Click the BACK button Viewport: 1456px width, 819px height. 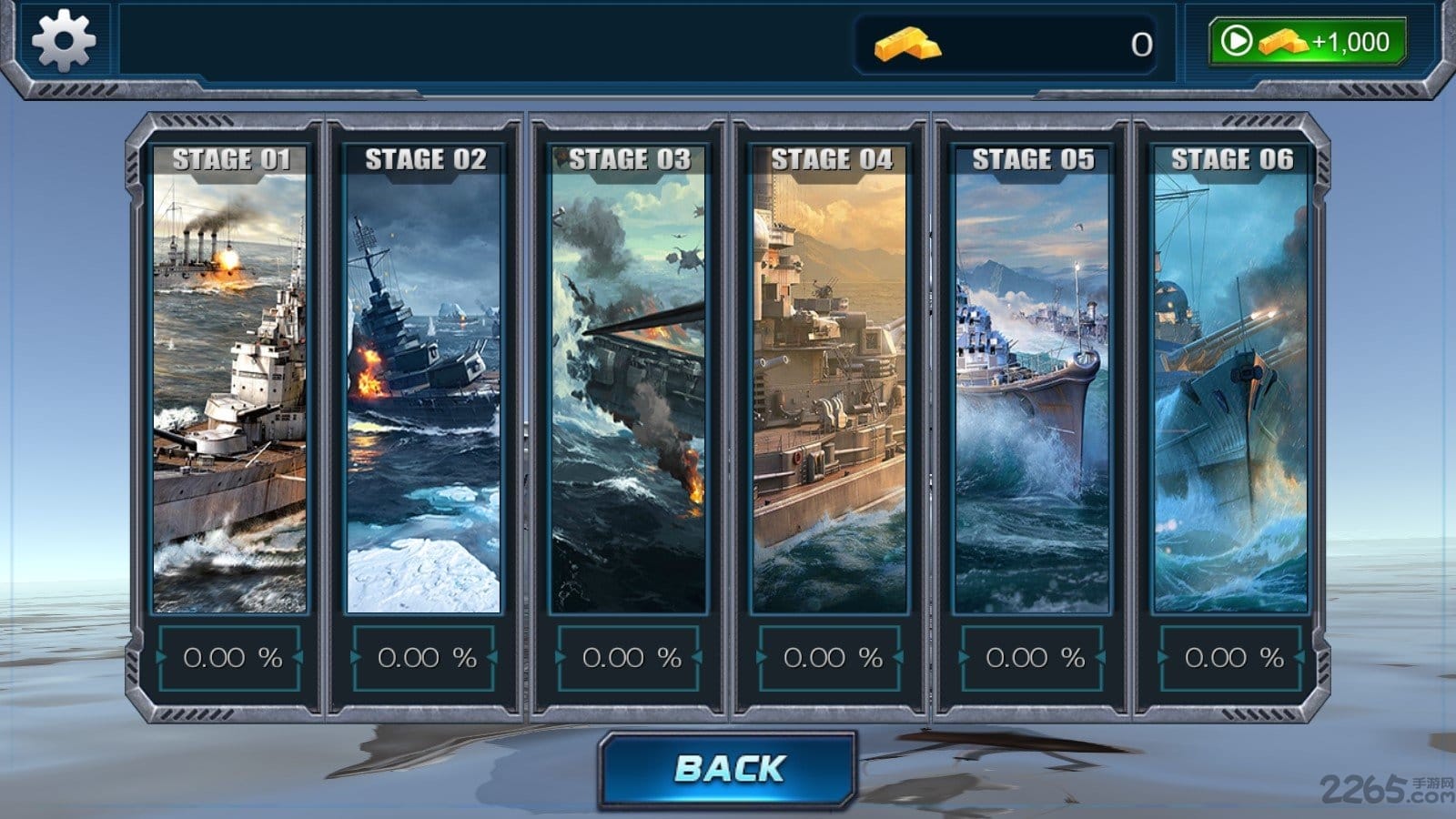point(728,769)
